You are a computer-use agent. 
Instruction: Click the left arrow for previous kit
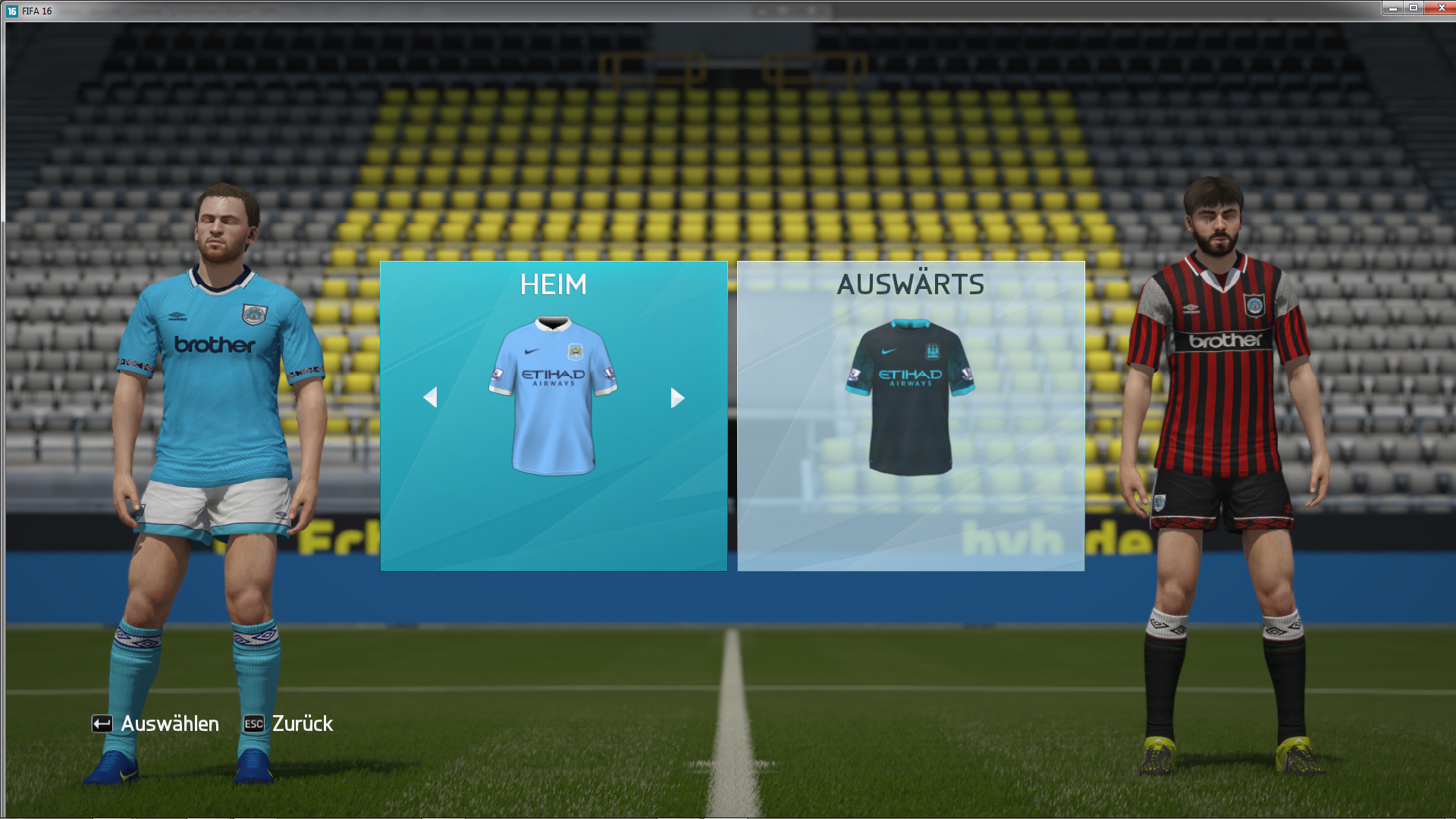(x=430, y=397)
